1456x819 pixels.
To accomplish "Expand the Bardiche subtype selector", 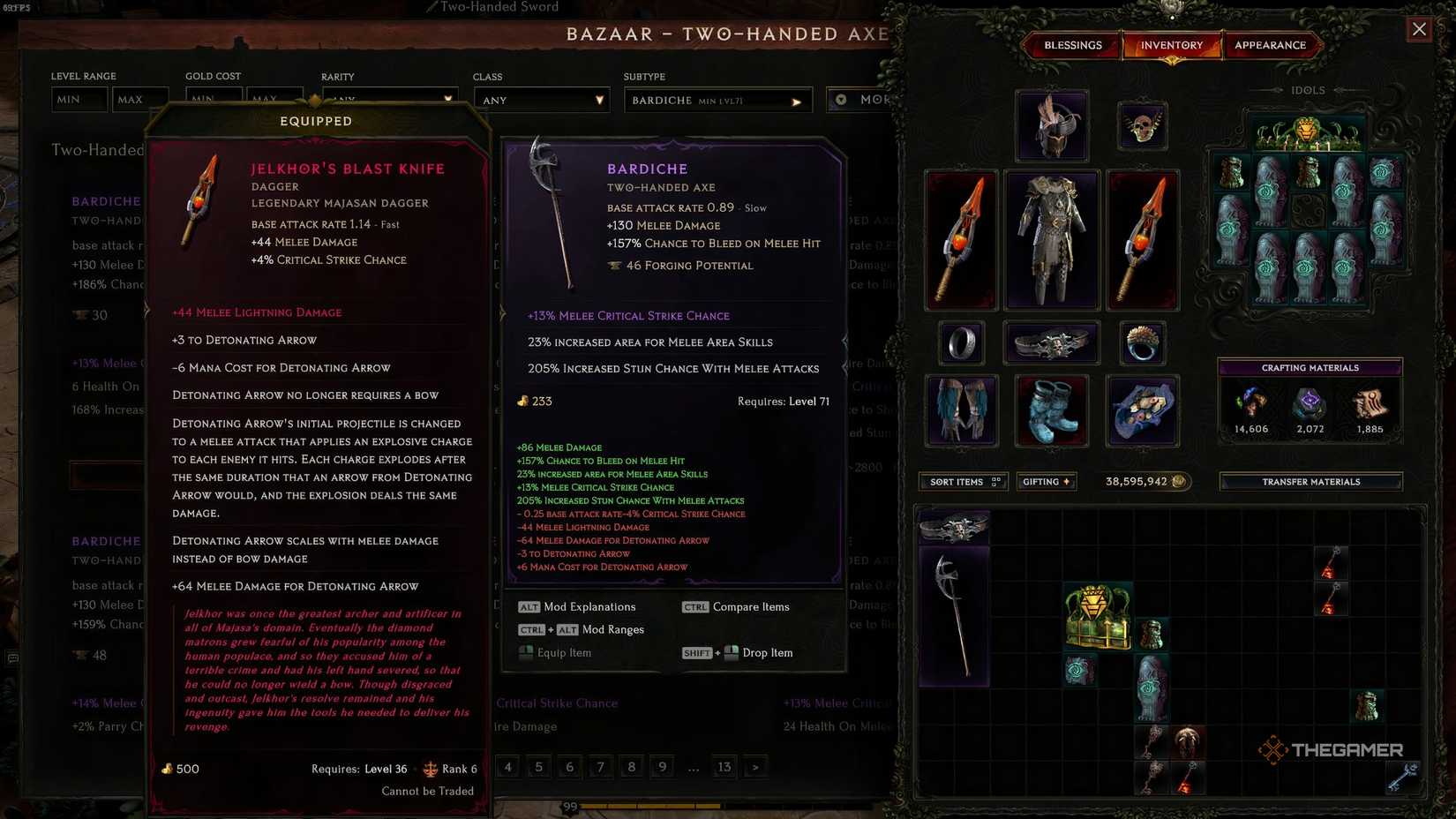I will click(x=717, y=100).
